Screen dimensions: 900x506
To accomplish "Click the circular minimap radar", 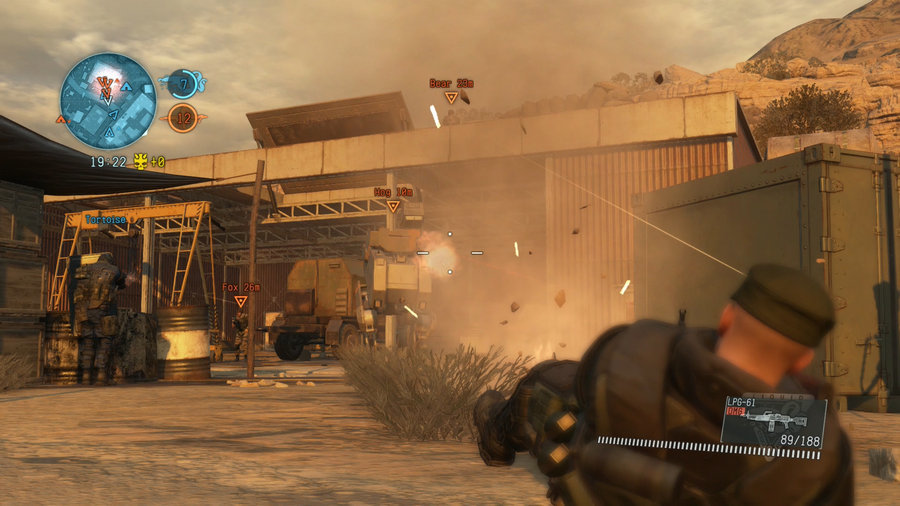I will (x=107, y=101).
